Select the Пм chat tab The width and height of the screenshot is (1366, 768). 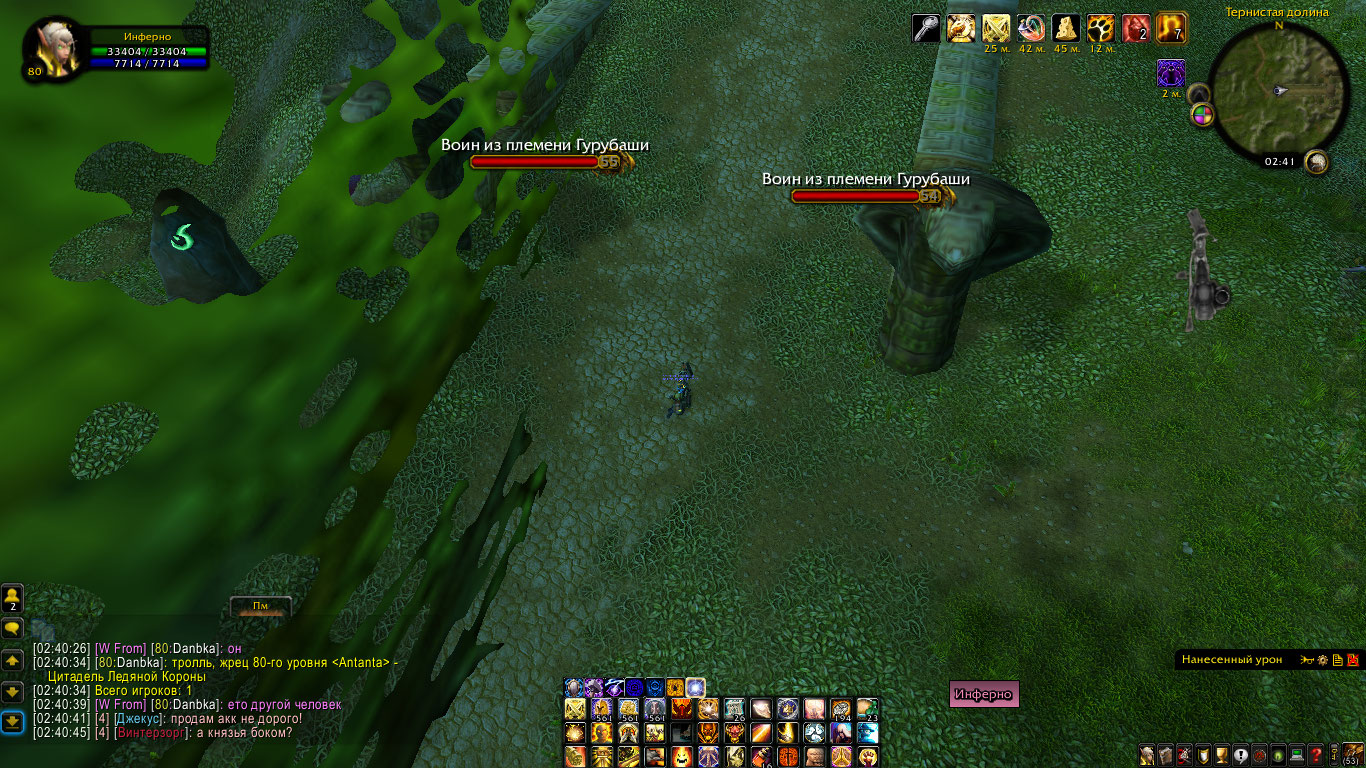(x=260, y=606)
